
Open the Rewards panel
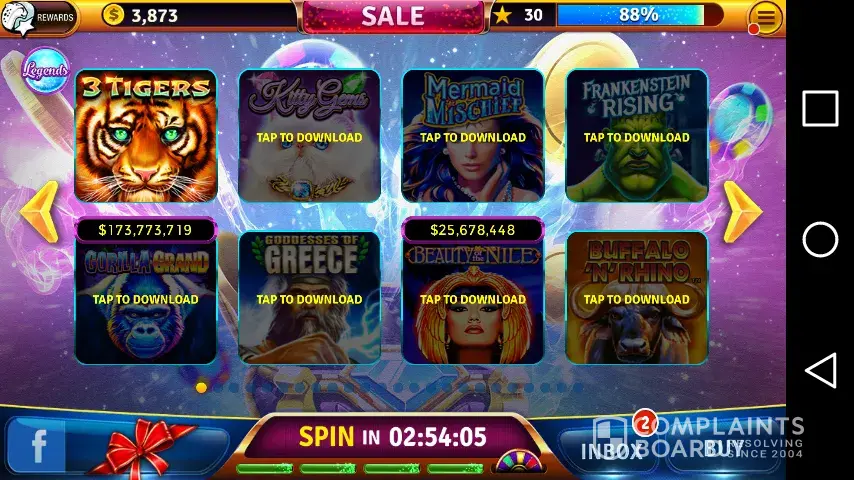pos(38,17)
